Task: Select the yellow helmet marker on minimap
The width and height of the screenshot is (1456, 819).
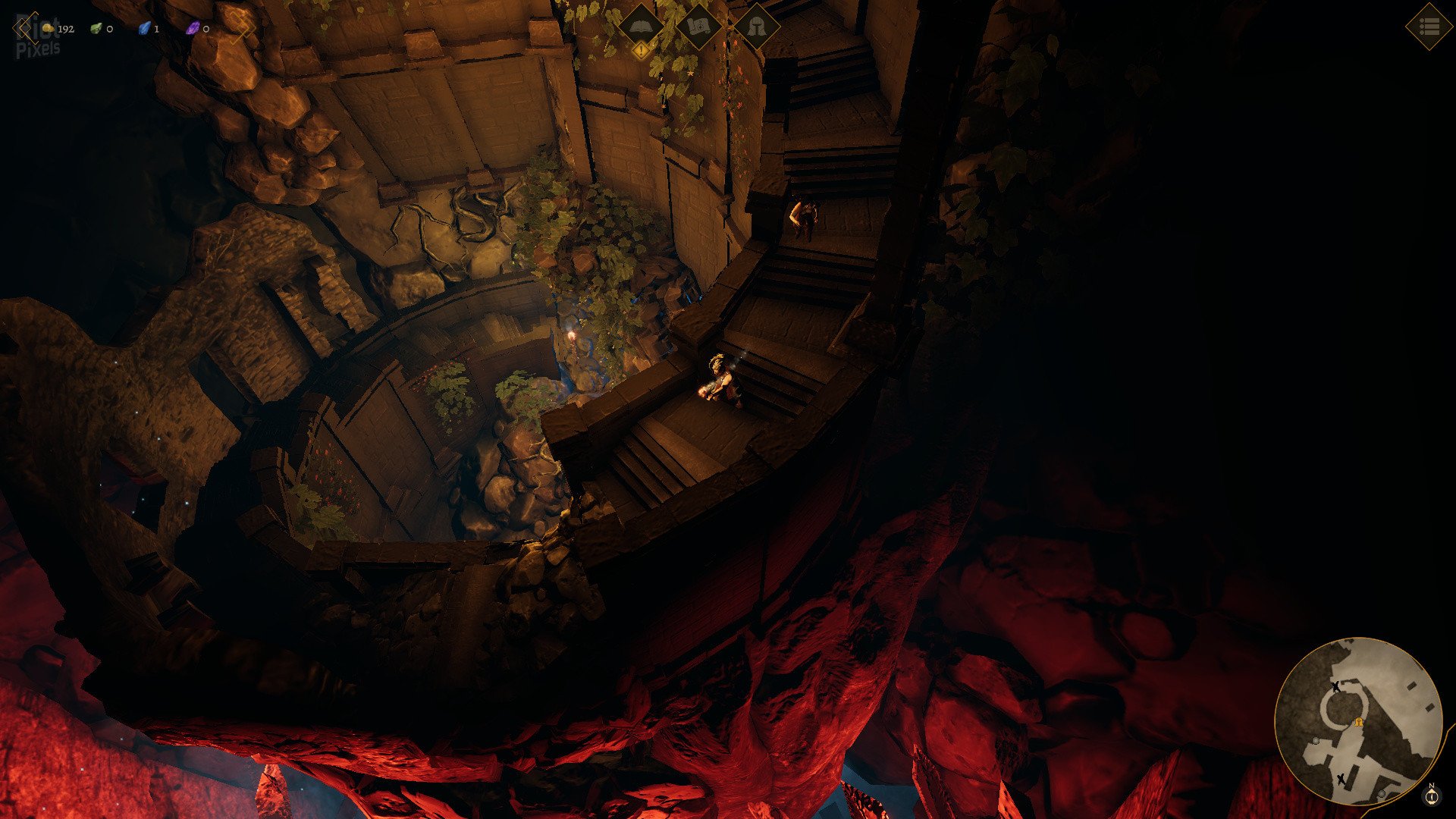Action: coord(1359,722)
